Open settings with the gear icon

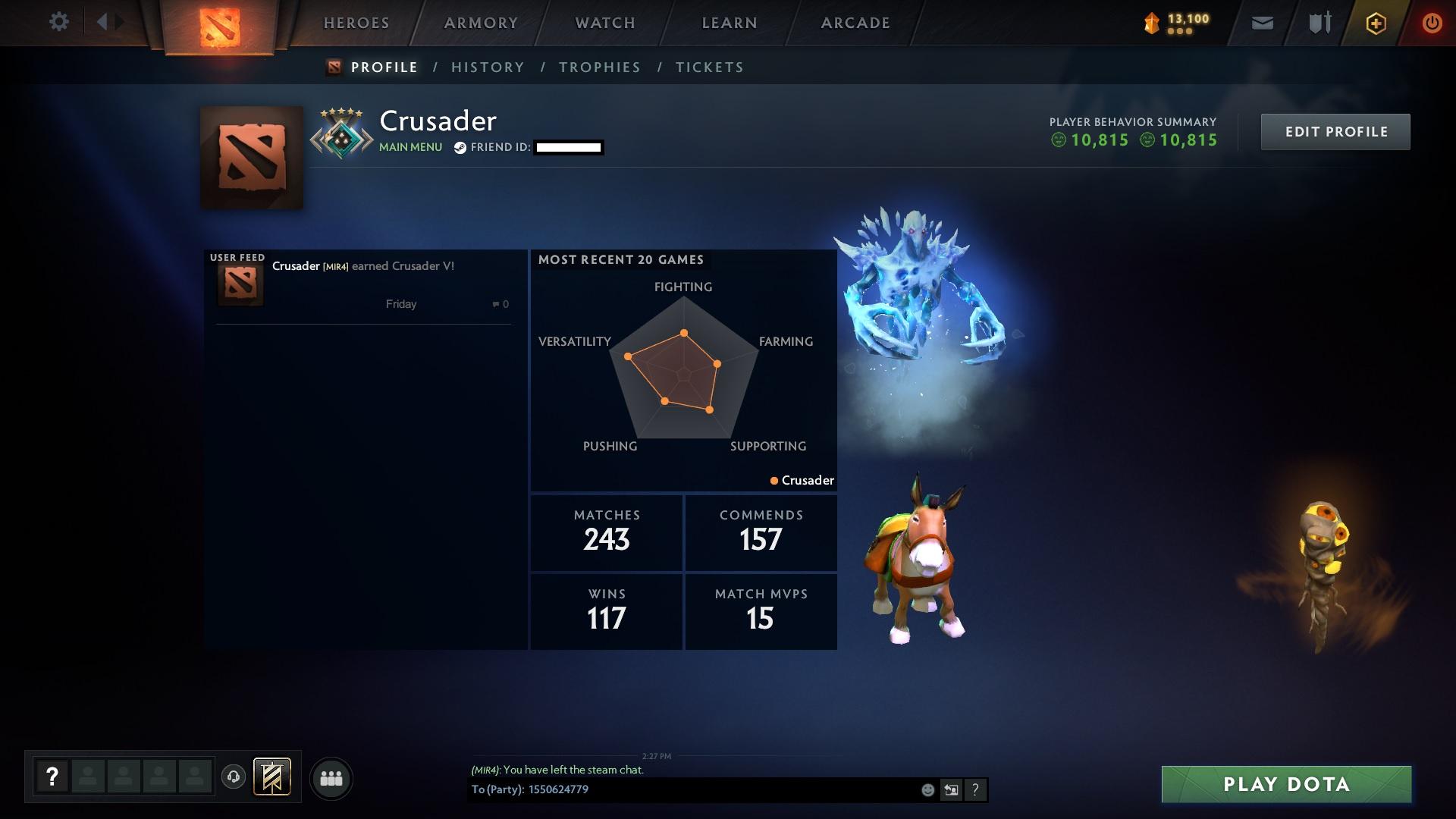[x=59, y=21]
